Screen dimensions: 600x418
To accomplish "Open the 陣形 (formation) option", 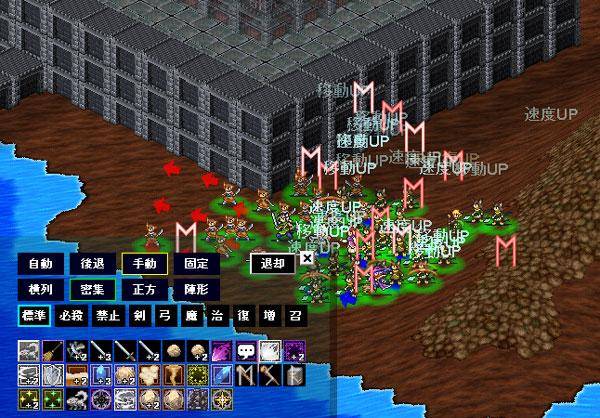I will [x=196, y=289].
